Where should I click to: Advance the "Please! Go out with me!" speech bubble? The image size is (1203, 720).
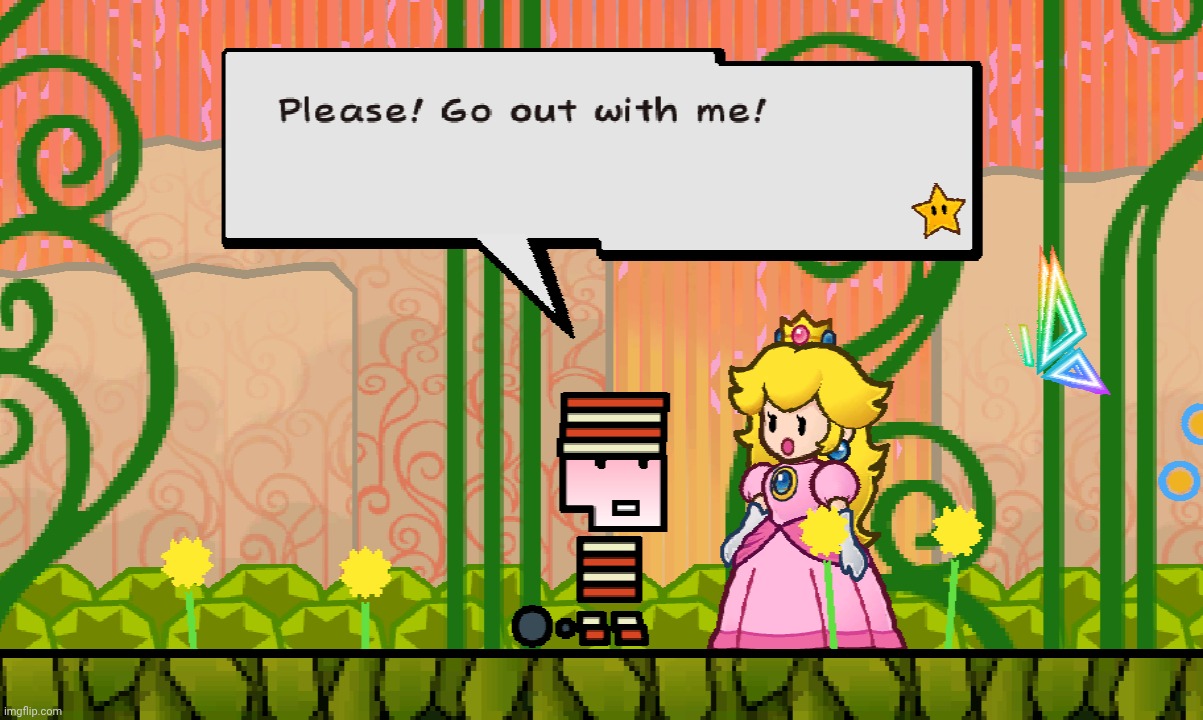coord(600,150)
